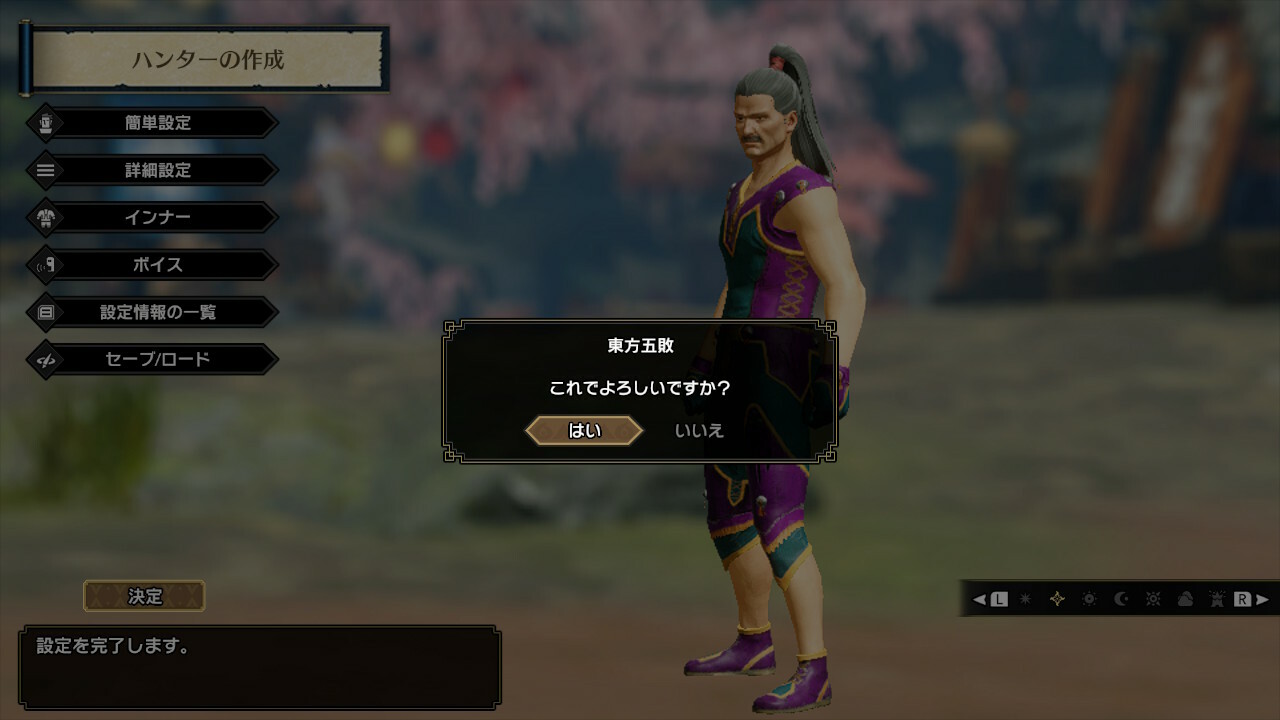Select the ボイス menu entry
This screenshot has height=720, width=1280.
tap(158, 265)
